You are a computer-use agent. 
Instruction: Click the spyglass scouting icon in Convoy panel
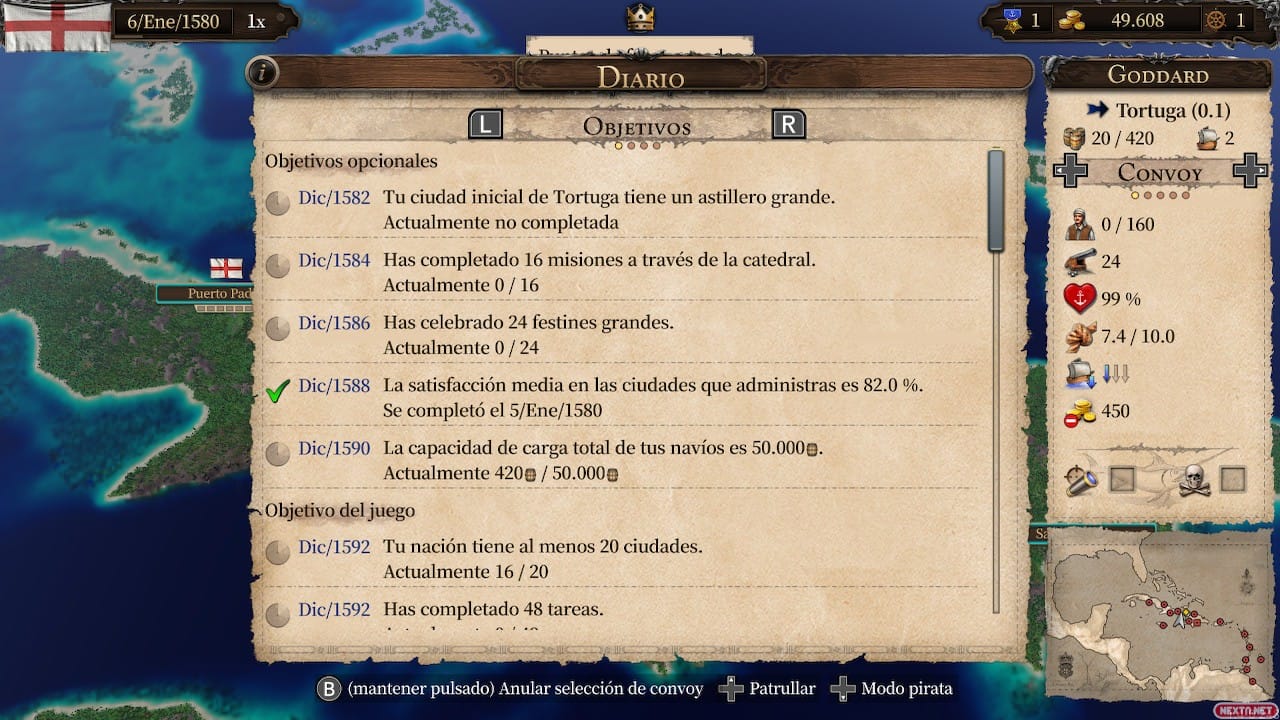click(1080, 480)
